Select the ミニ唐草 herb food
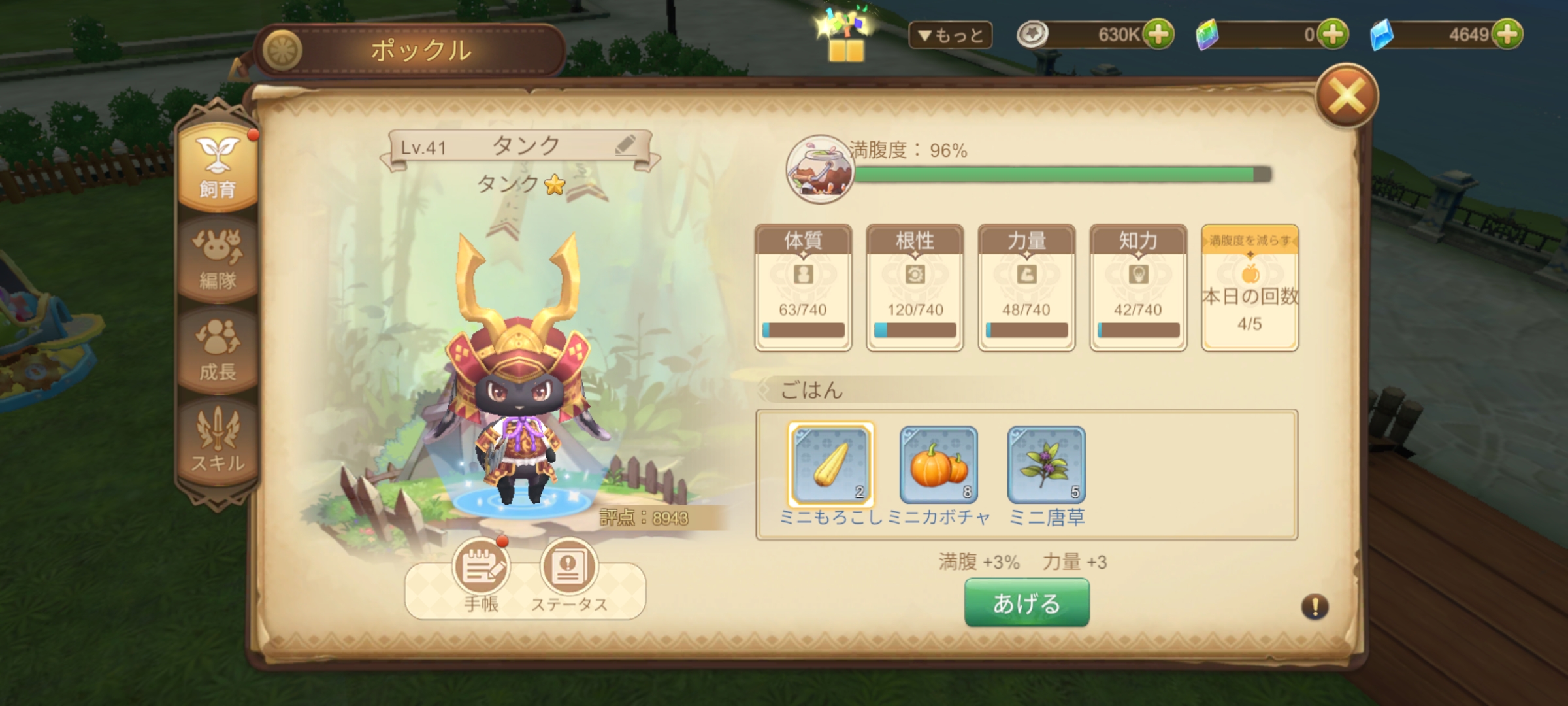This screenshot has height=706, width=1568. [x=1046, y=465]
